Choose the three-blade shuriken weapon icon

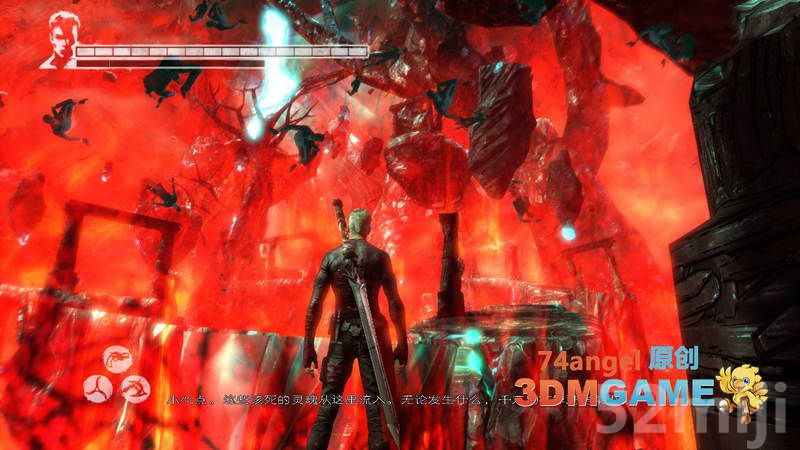pyautogui.click(x=98, y=387)
